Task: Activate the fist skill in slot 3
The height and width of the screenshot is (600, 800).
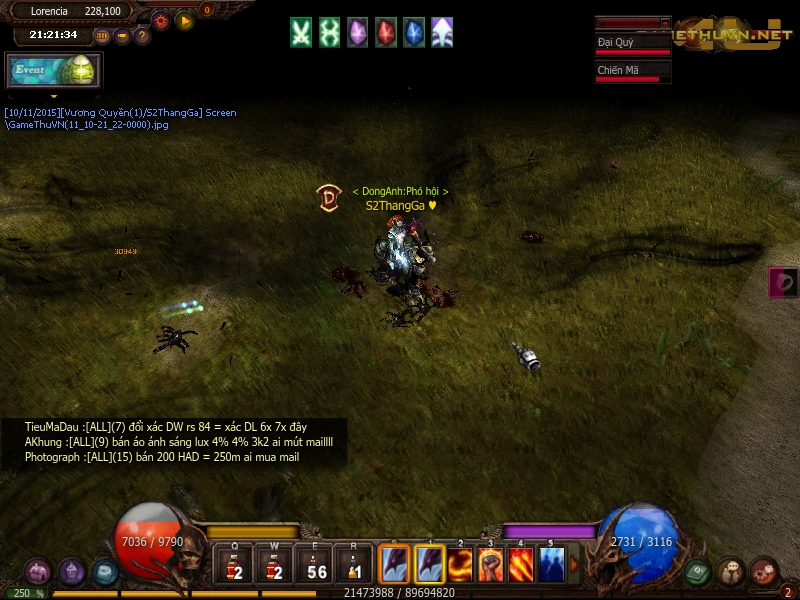Action: pos(490,565)
